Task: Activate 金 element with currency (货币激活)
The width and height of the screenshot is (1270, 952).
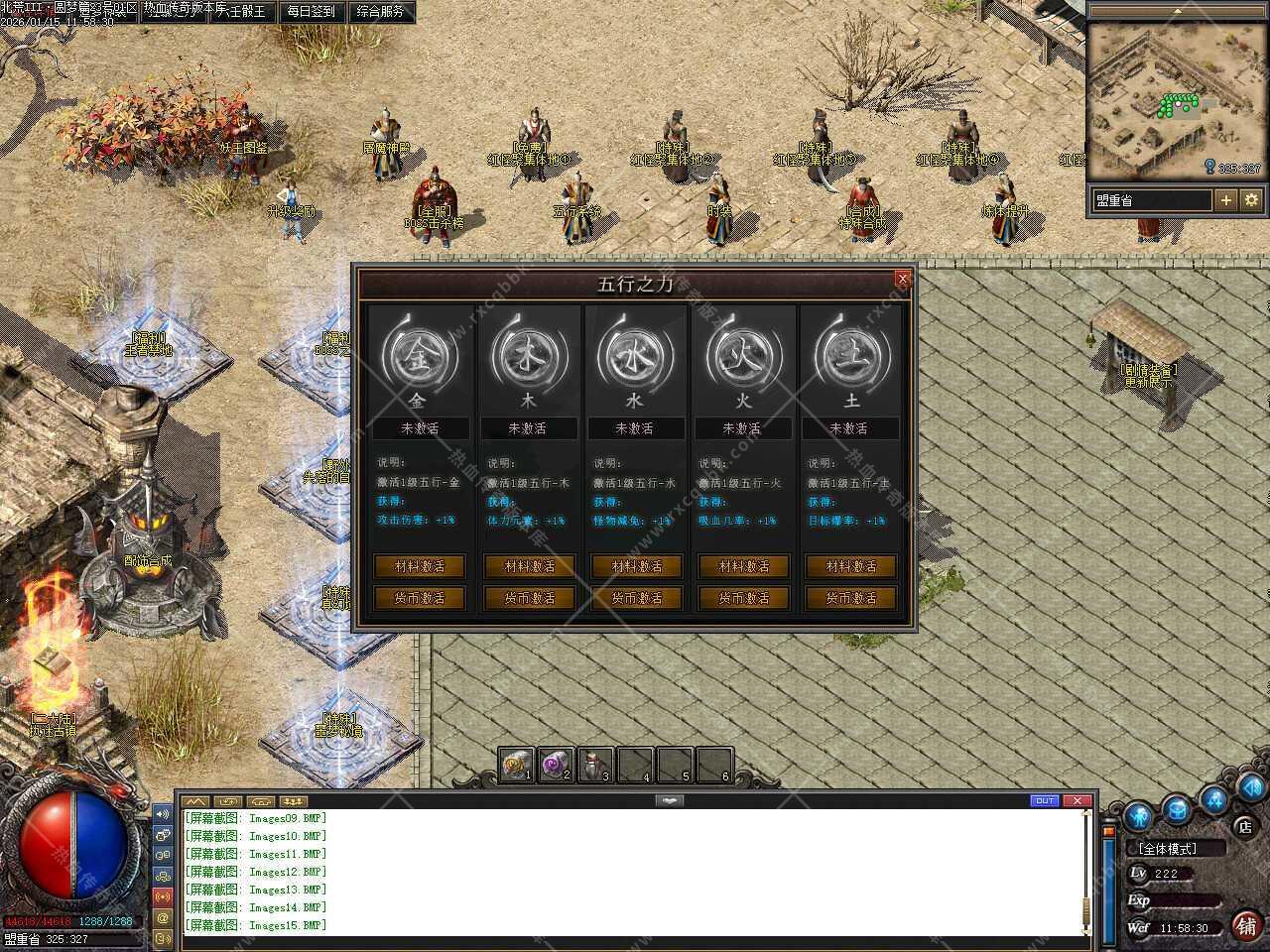Action: click(x=419, y=598)
